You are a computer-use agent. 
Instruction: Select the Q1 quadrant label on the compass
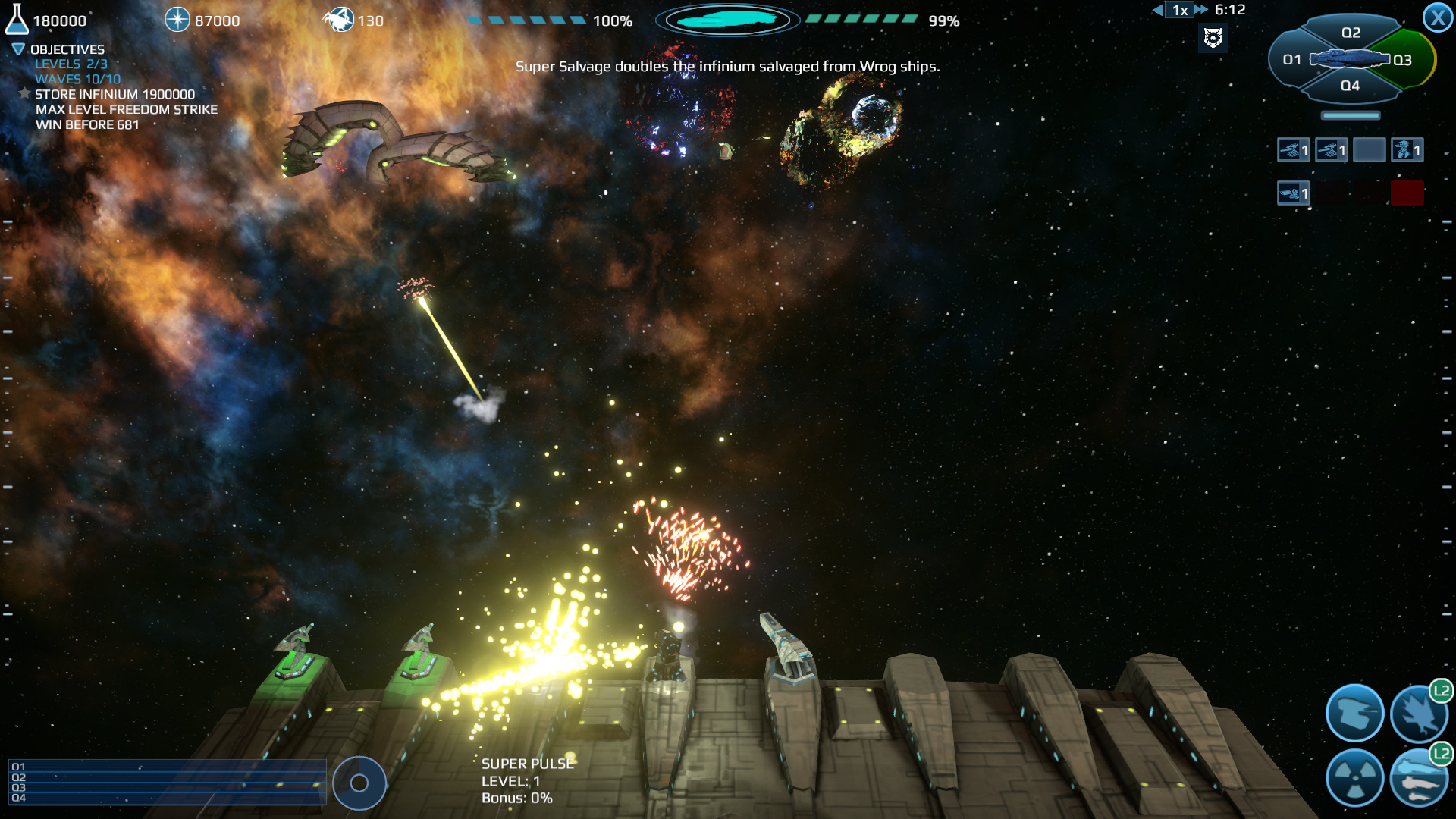[x=1293, y=58]
